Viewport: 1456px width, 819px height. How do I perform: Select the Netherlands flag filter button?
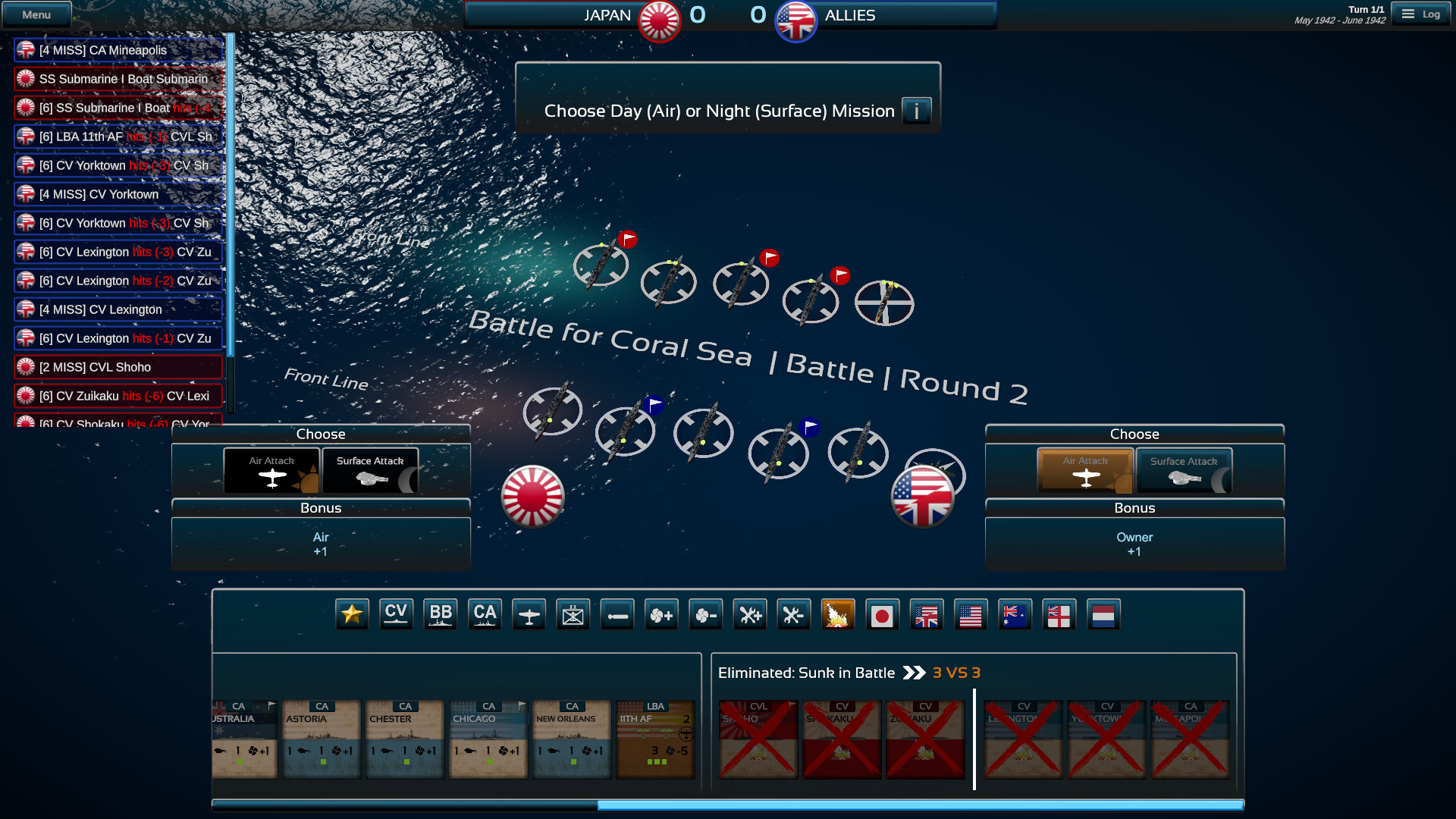pos(1103,614)
